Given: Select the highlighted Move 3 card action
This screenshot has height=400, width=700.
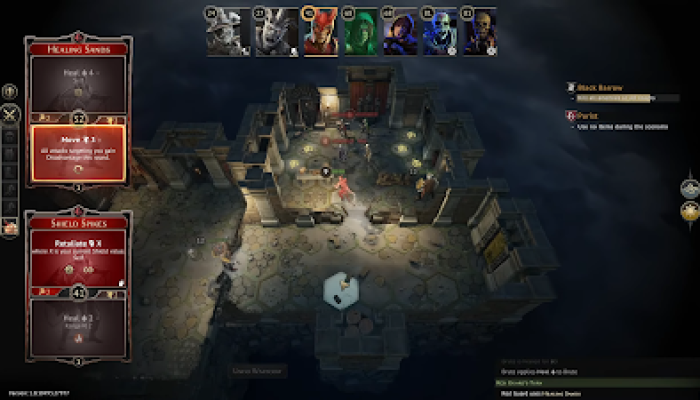Looking at the screenshot, I should point(78,152).
